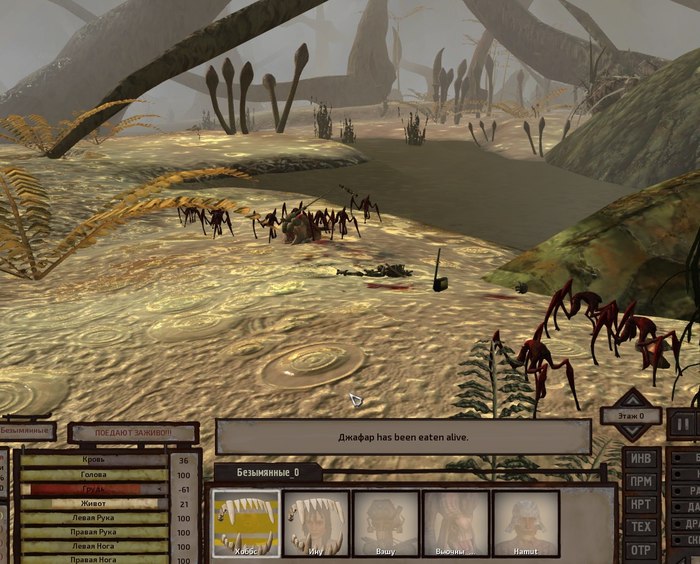The width and height of the screenshot is (700, 564).
Task: Open the ТЕХ tech research button
Action: [x=640, y=527]
